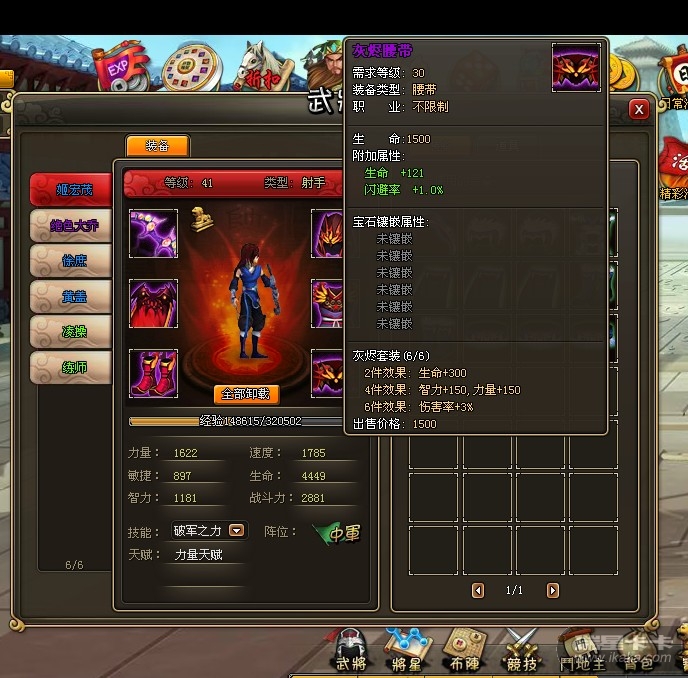
Task: Click the 全部卸载 unequip-all button
Action: click(246, 394)
